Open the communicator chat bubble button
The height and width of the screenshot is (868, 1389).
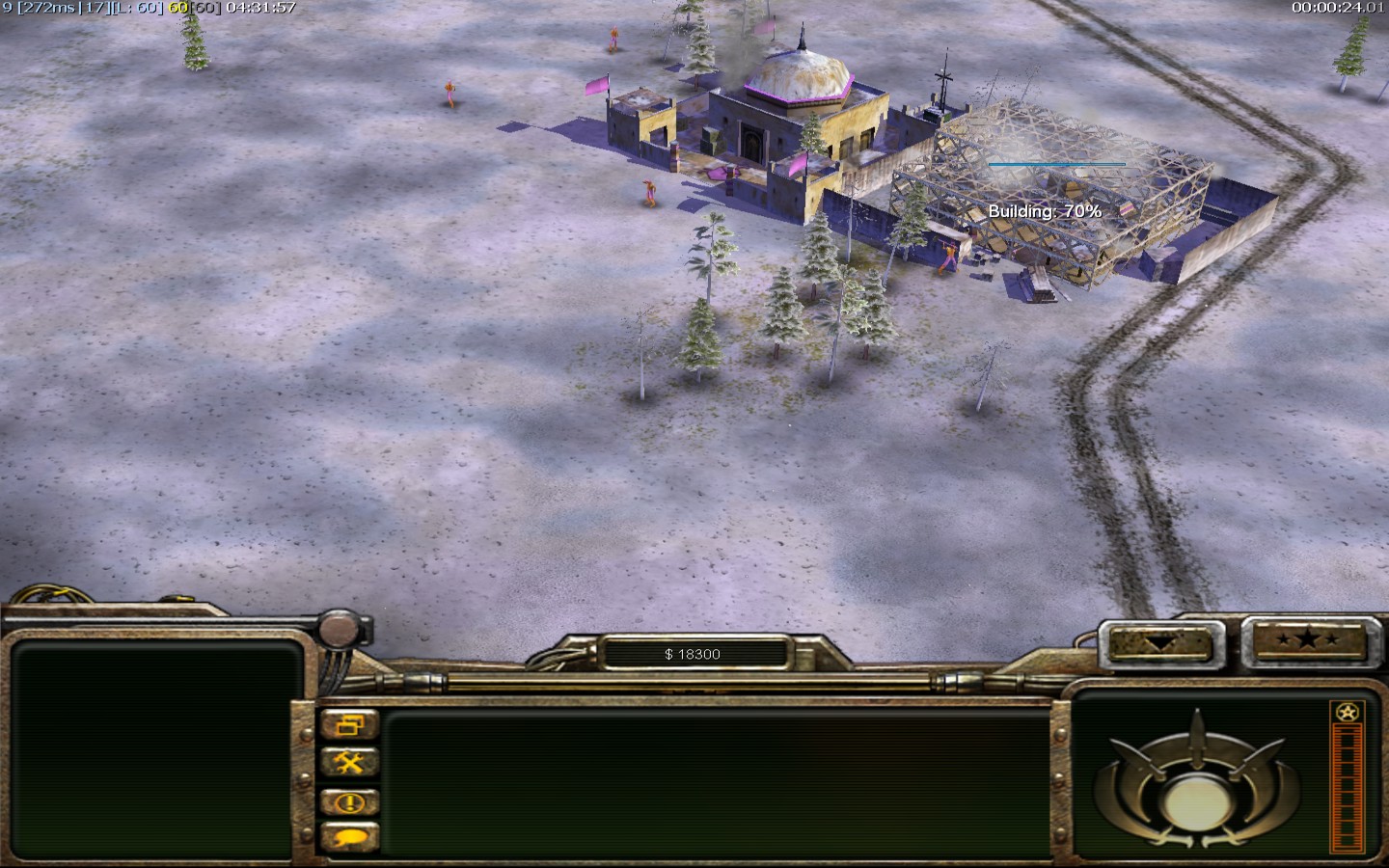pyautogui.click(x=349, y=837)
